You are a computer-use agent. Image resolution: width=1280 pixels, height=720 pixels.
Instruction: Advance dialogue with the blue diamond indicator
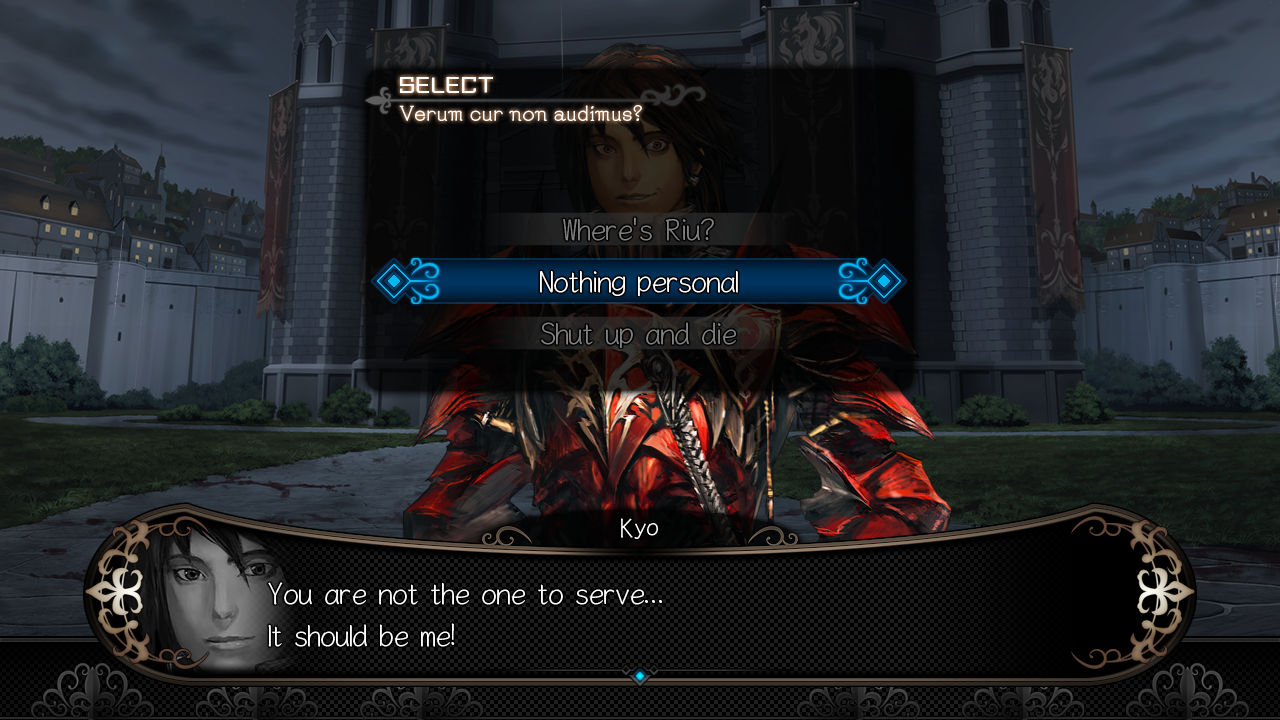pyautogui.click(x=640, y=677)
